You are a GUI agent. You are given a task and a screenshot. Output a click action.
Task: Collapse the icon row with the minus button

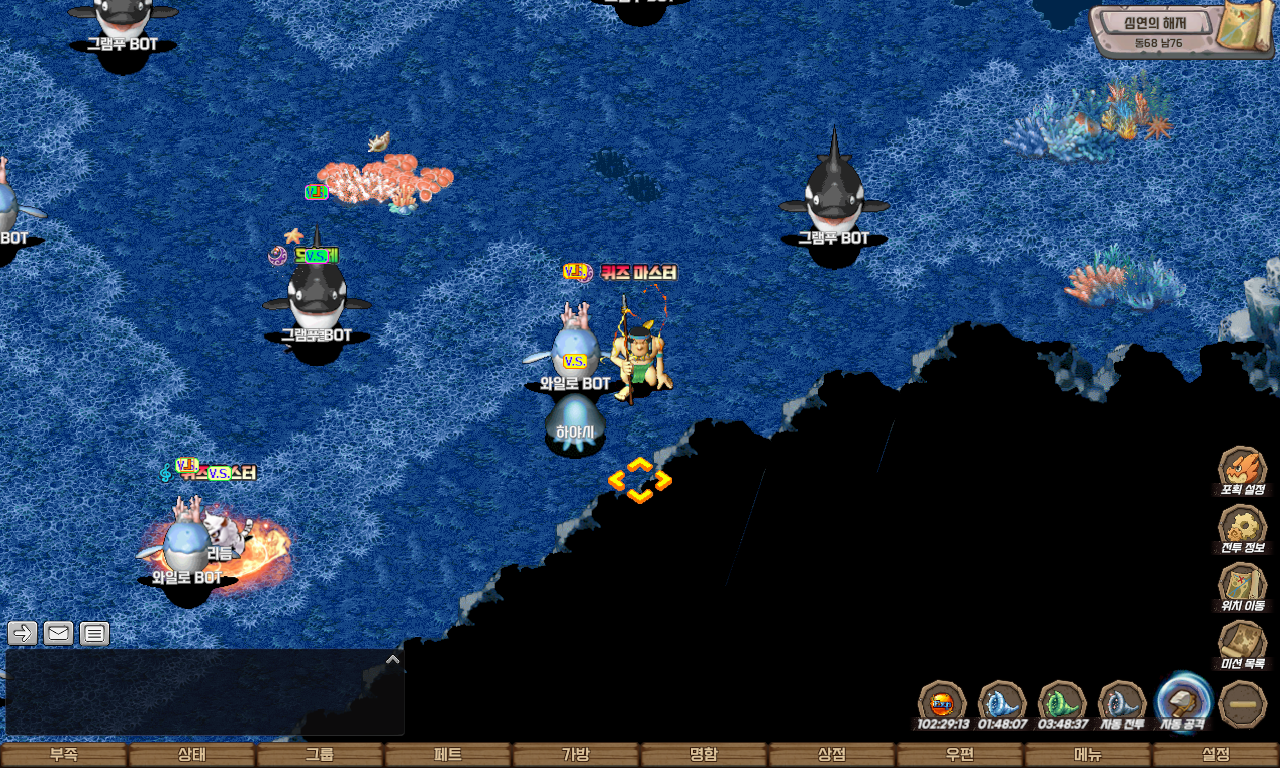pos(1243,704)
